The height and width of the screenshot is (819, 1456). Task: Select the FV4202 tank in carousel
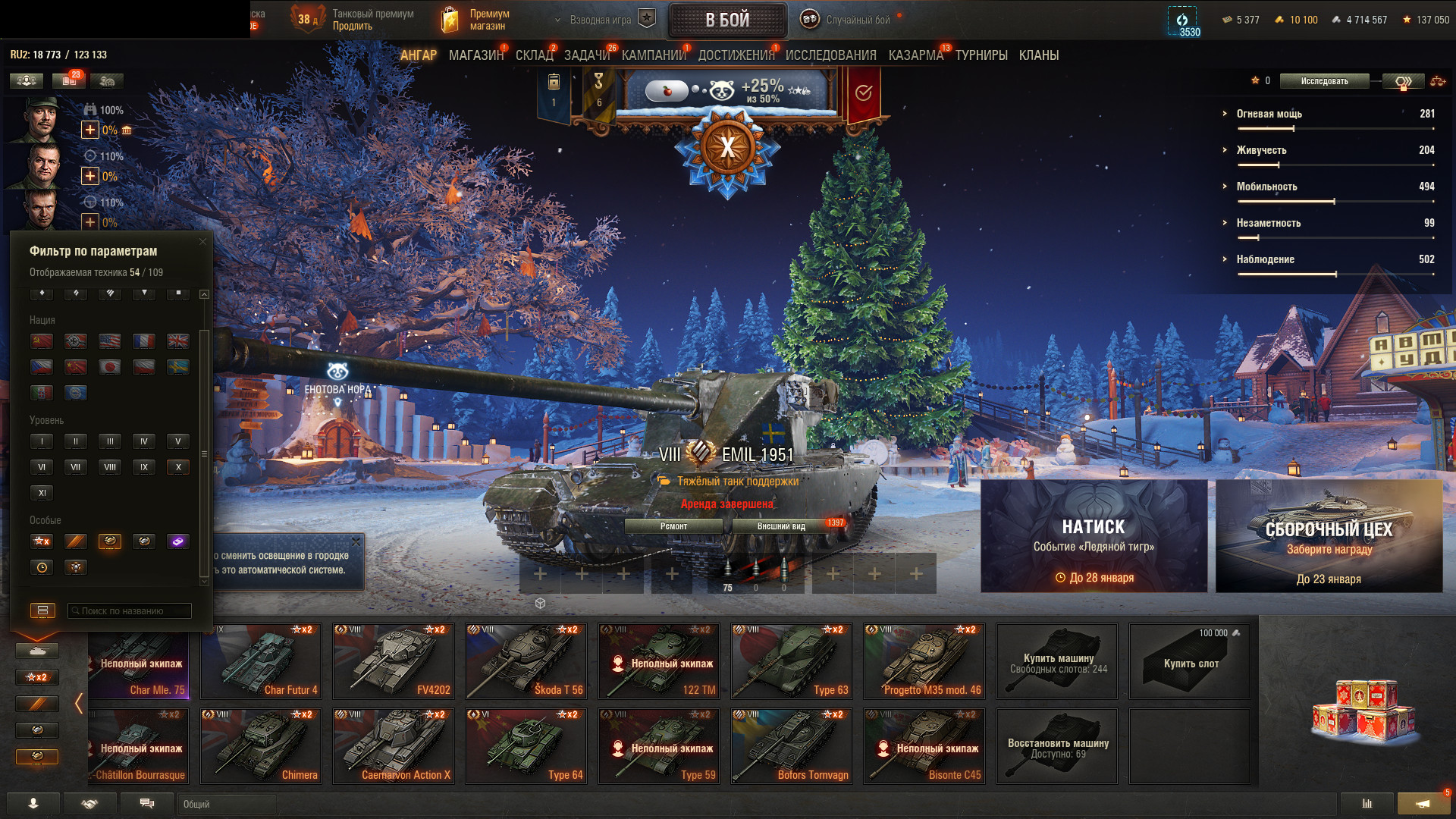point(393,661)
